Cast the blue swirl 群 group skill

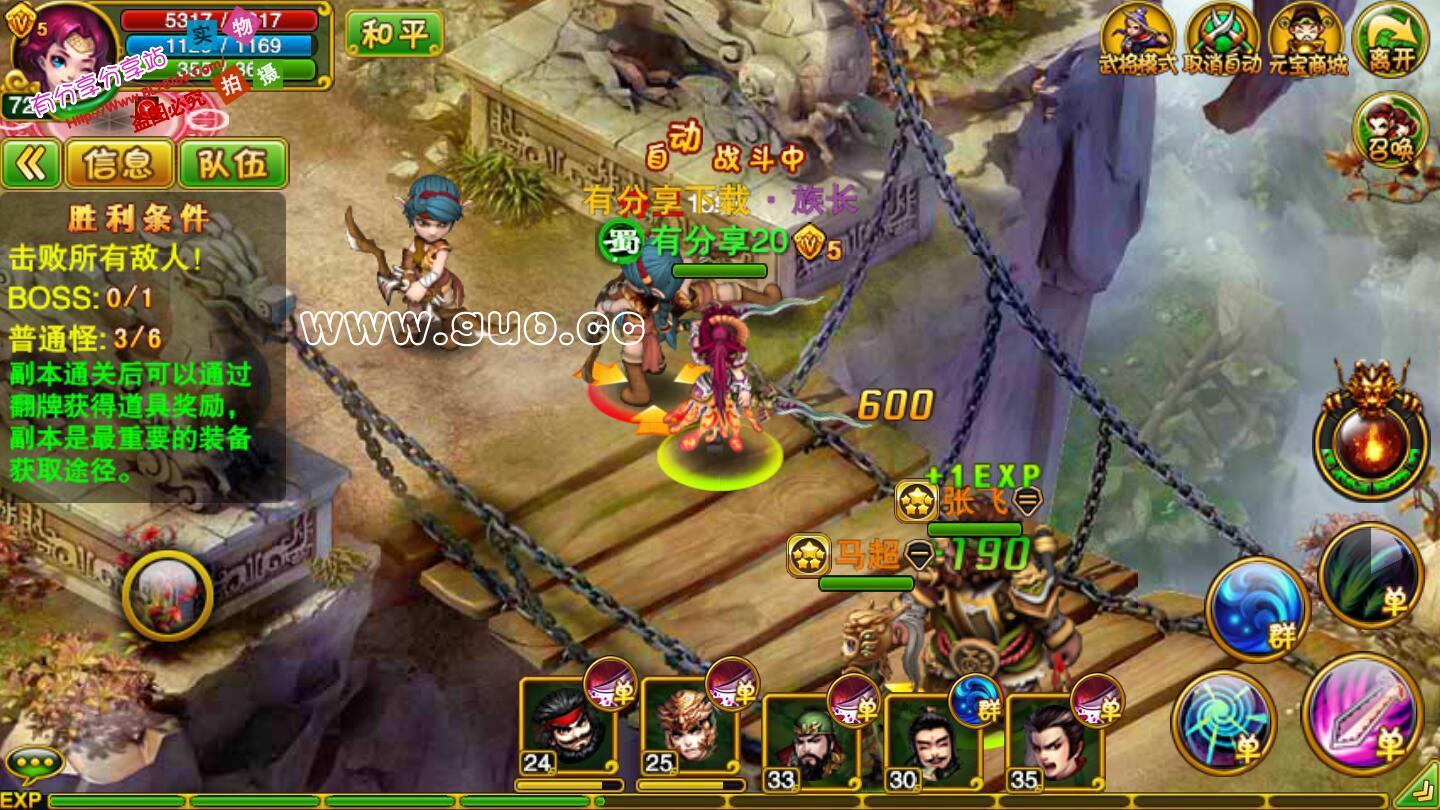(1257, 608)
